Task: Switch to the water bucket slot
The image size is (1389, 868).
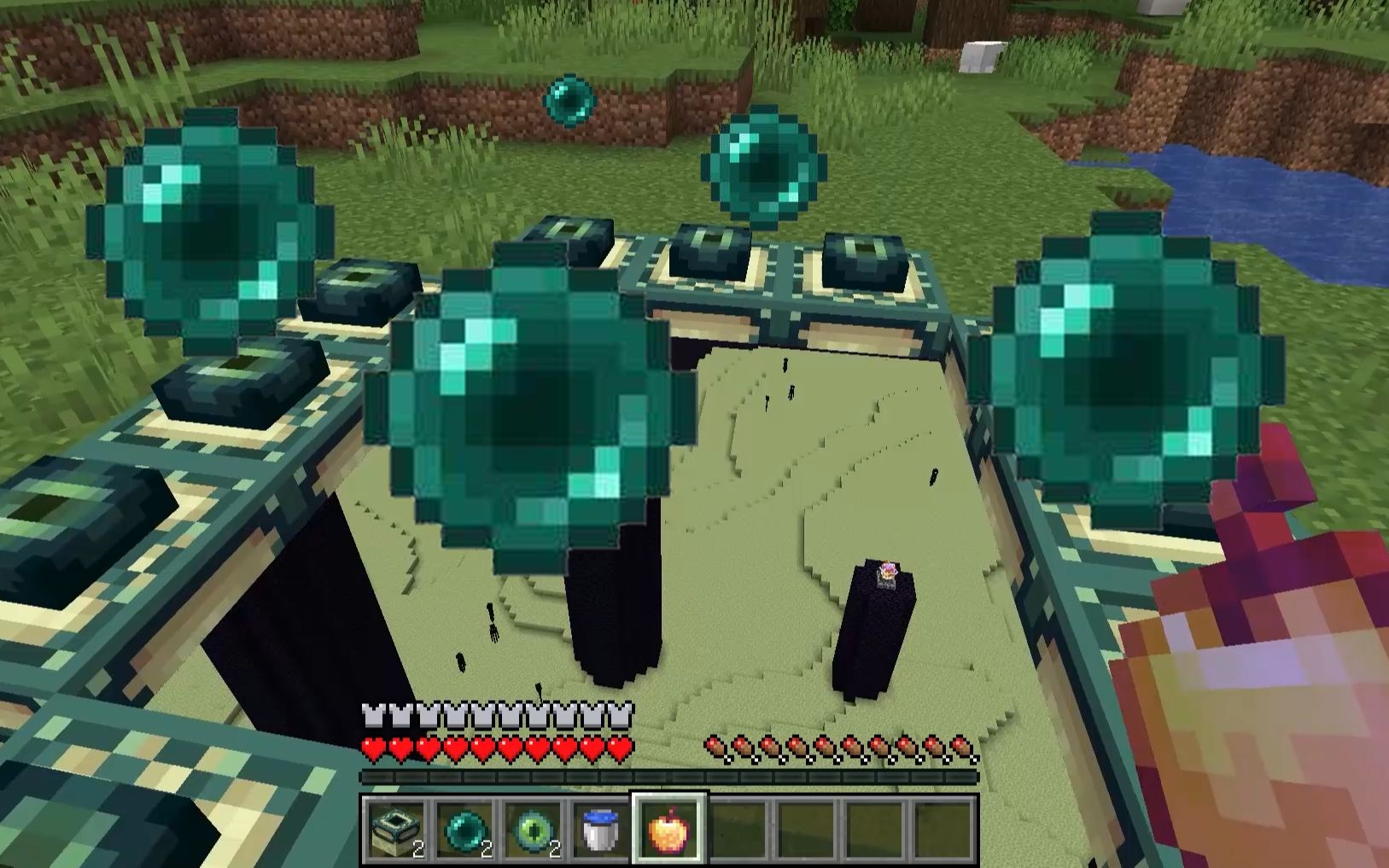Action: (x=601, y=829)
